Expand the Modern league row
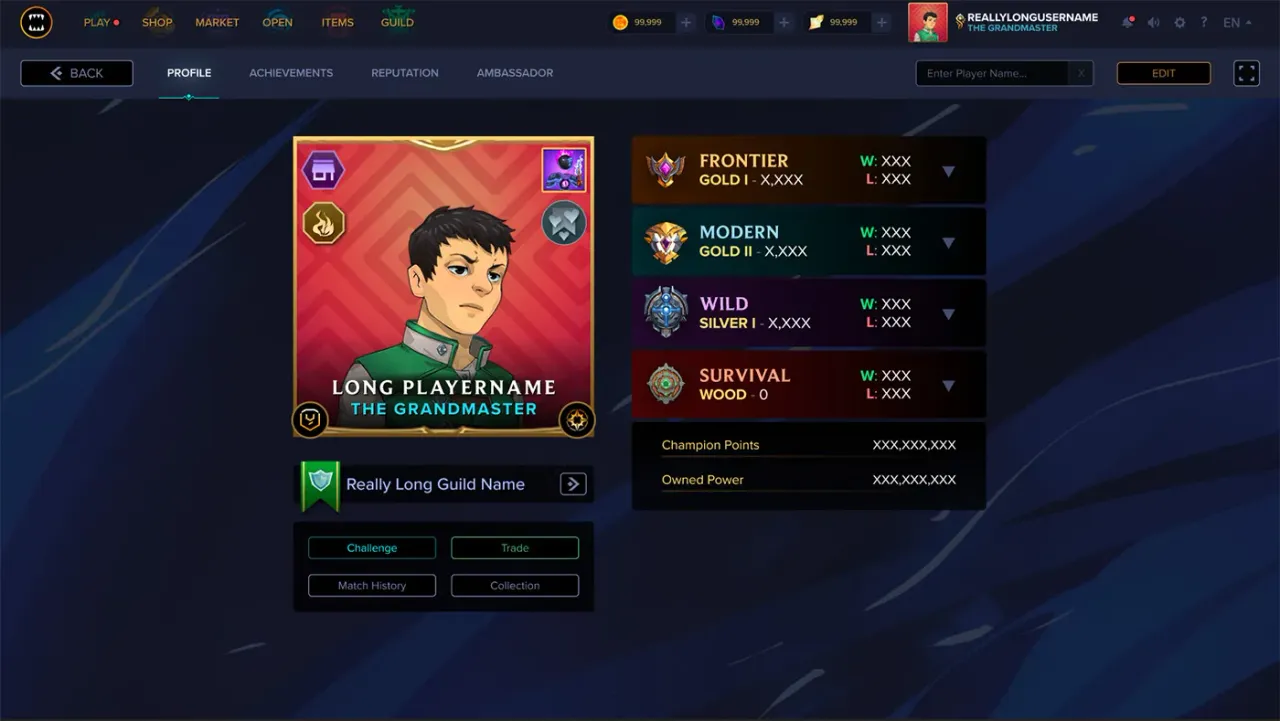Image resolution: width=1280 pixels, height=721 pixels. (x=948, y=243)
